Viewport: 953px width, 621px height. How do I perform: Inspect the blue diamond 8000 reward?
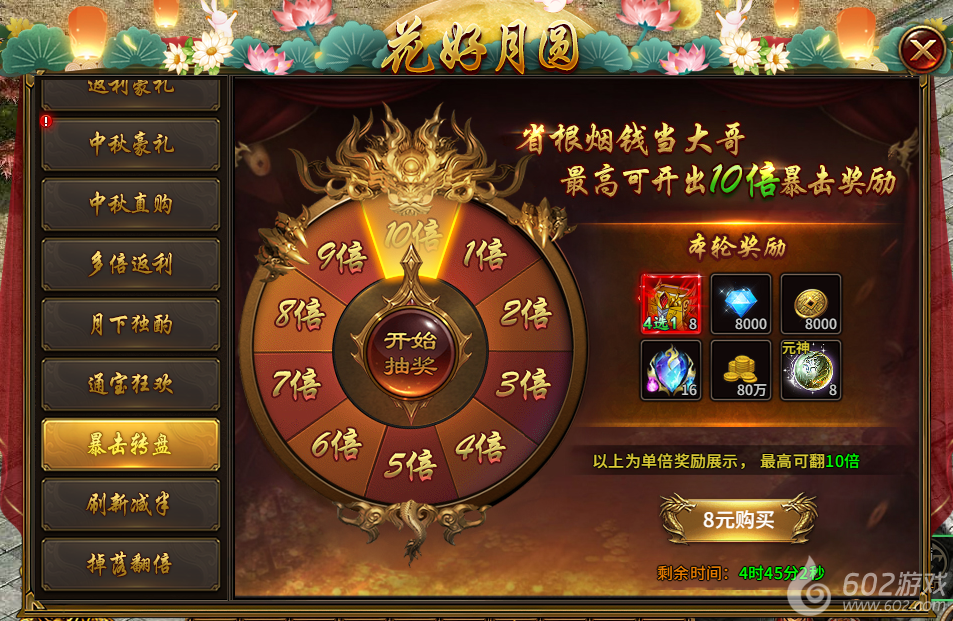(741, 304)
